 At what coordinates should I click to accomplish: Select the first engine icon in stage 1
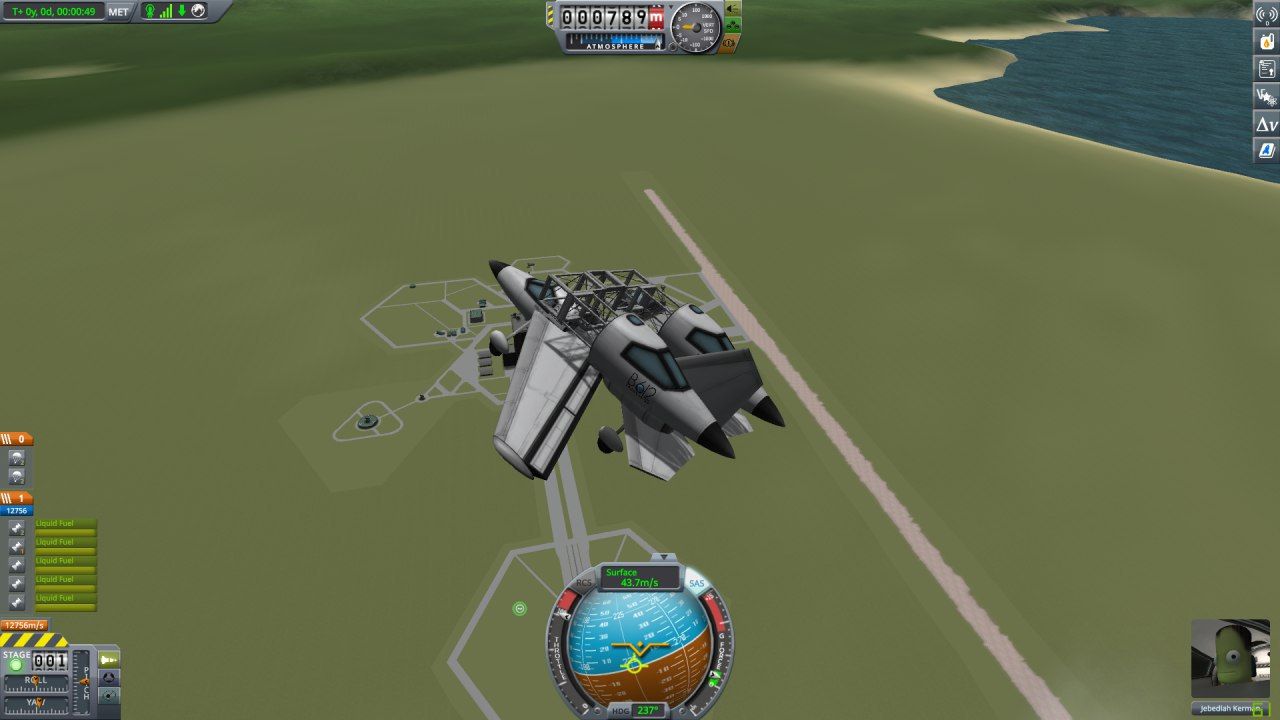point(17,527)
